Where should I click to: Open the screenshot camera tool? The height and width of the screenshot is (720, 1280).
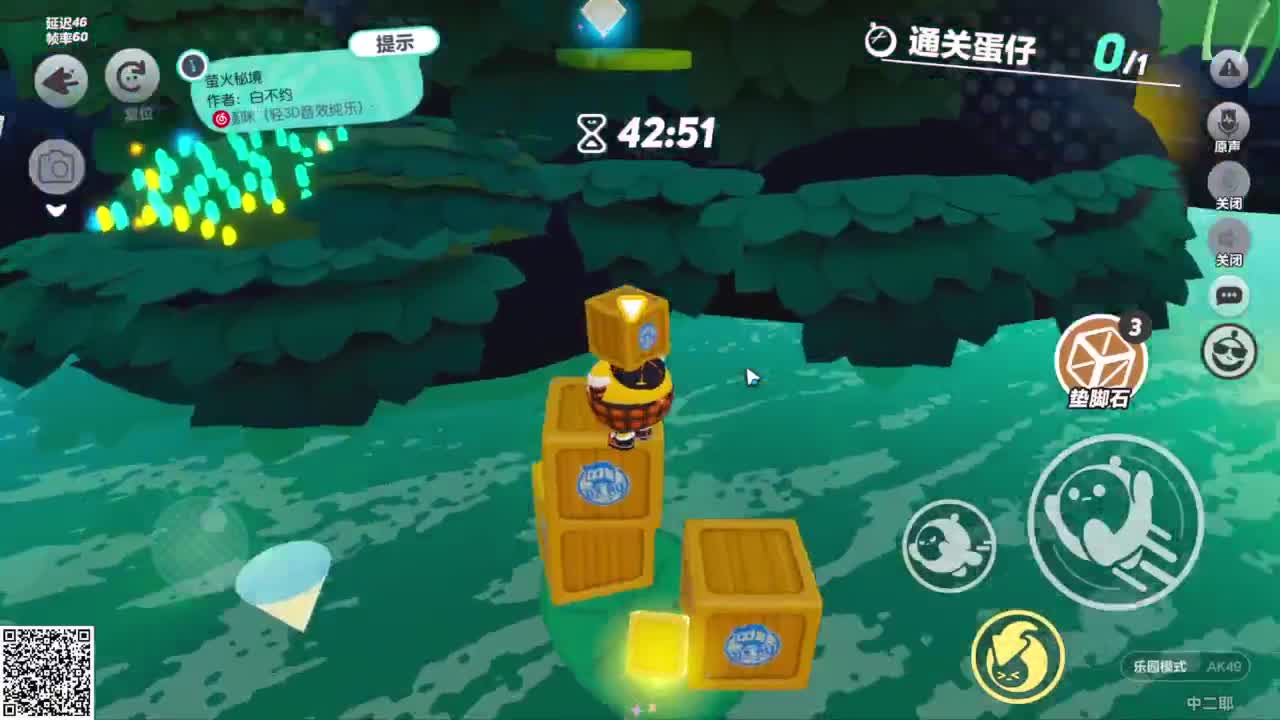click(57, 166)
